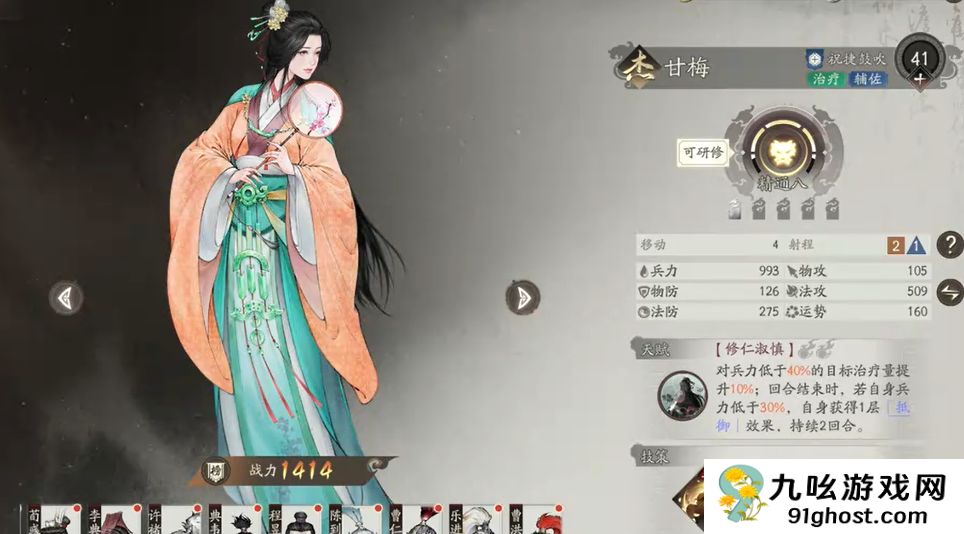The width and height of the screenshot is (964, 534).
Task: Pick hero 程昱 from the roster
Action: (x=291, y=520)
